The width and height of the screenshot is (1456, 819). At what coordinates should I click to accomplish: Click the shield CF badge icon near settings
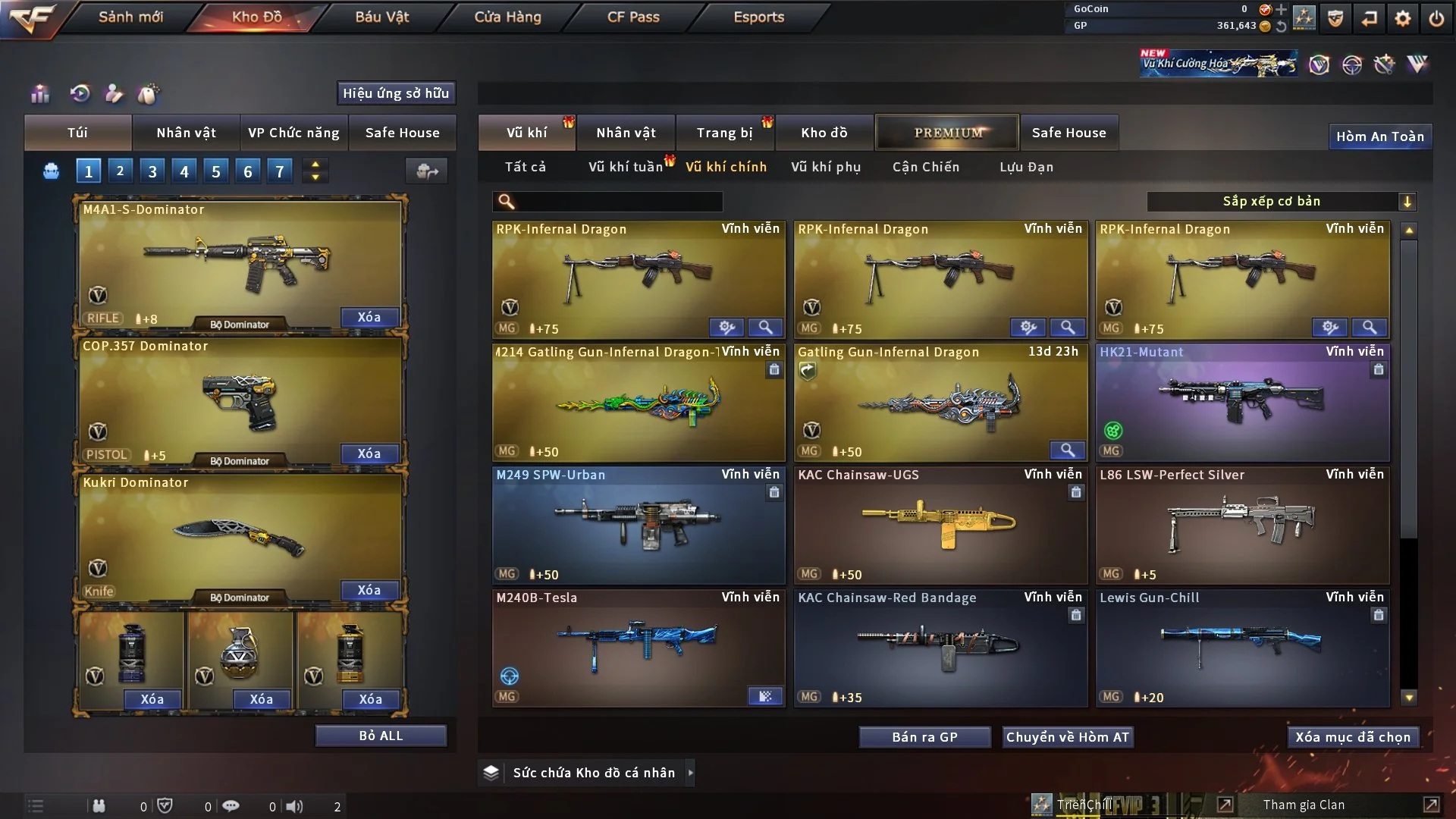pos(1335,18)
